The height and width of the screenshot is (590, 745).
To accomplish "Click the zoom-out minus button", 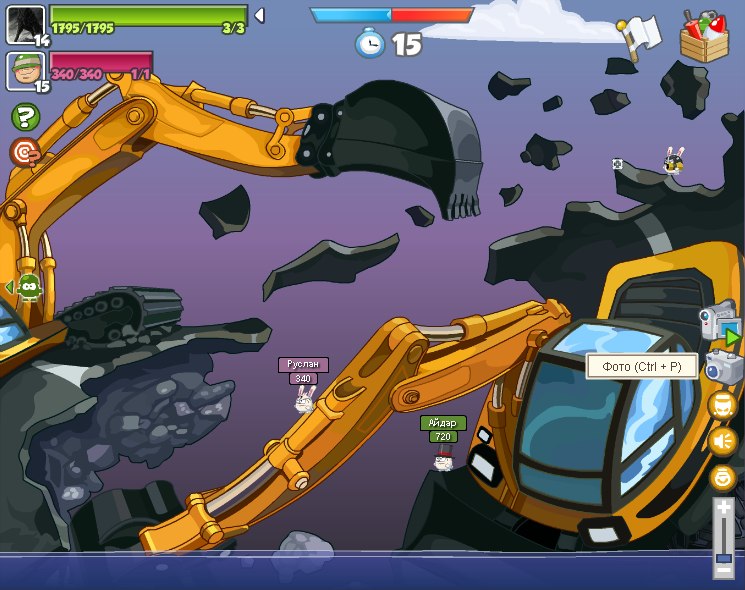I will 724,569.
